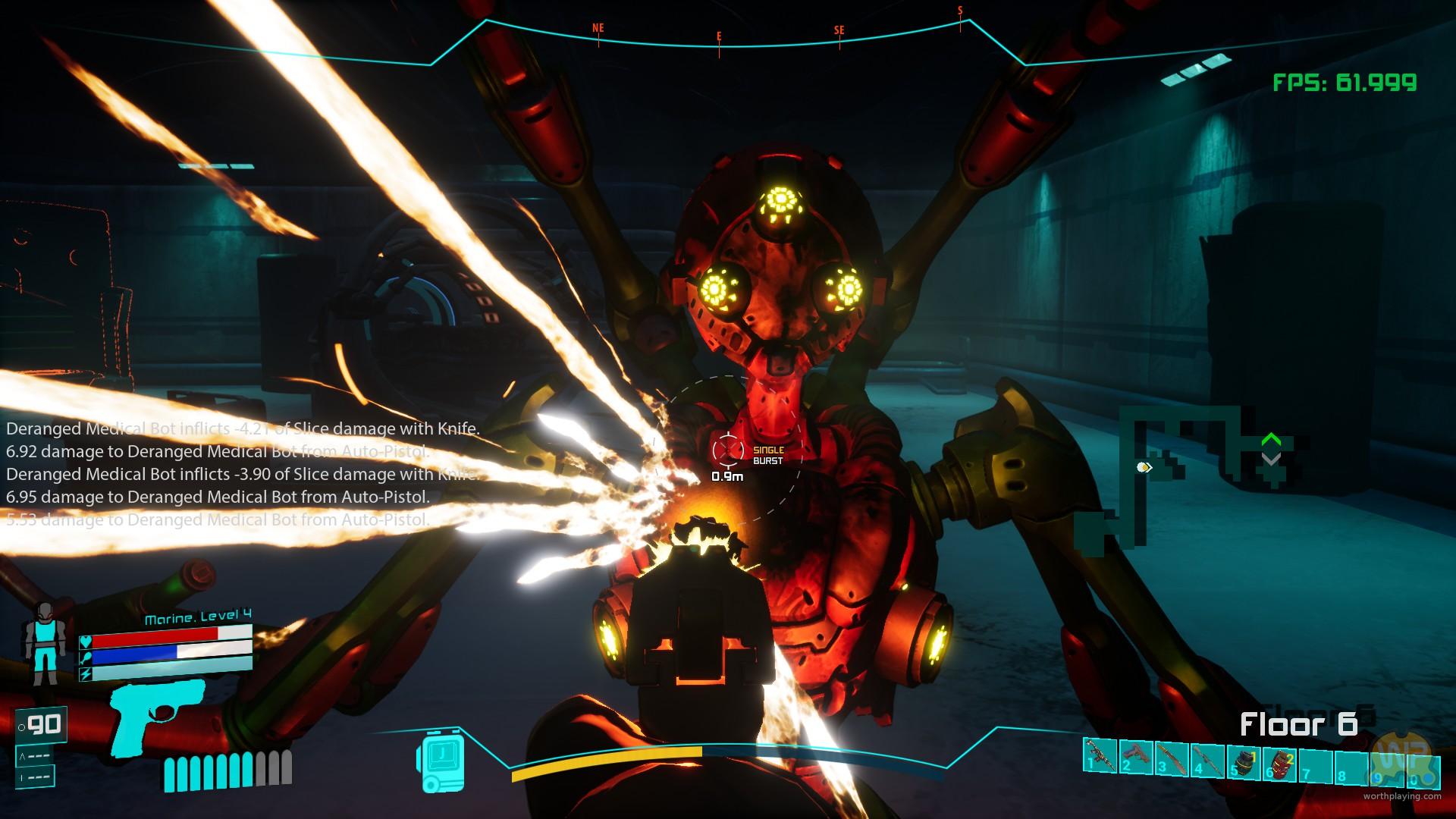The width and height of the screenshot is (1456, 819).
Task: Click the green up arrow beside the minimap
Action: (x=1271, y=440)
